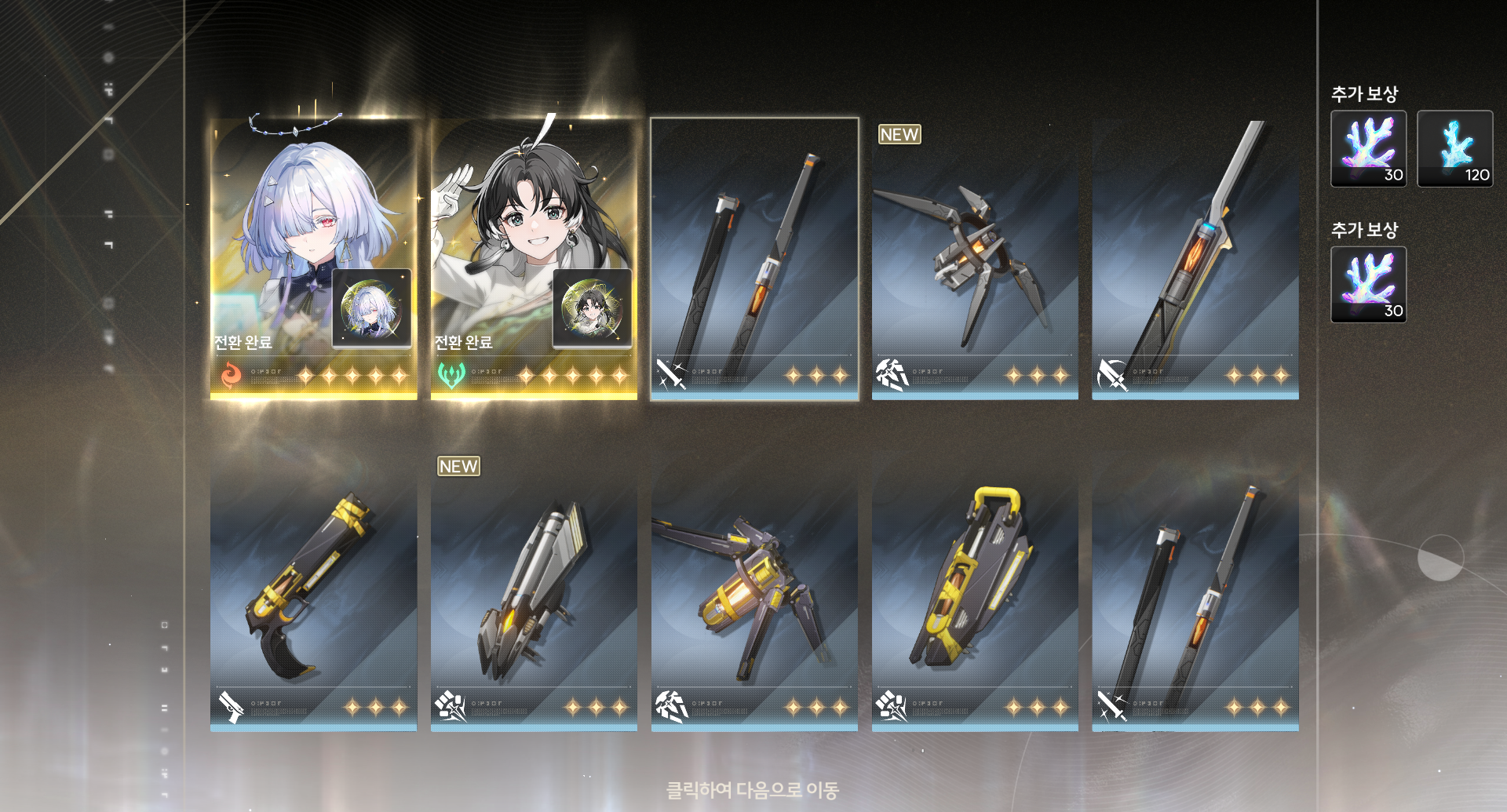Image resolution: width=1507 pixels, height=812 pixels.
Task: Select the three-star broadblade weapon card
Action: tap(1195, 259)
